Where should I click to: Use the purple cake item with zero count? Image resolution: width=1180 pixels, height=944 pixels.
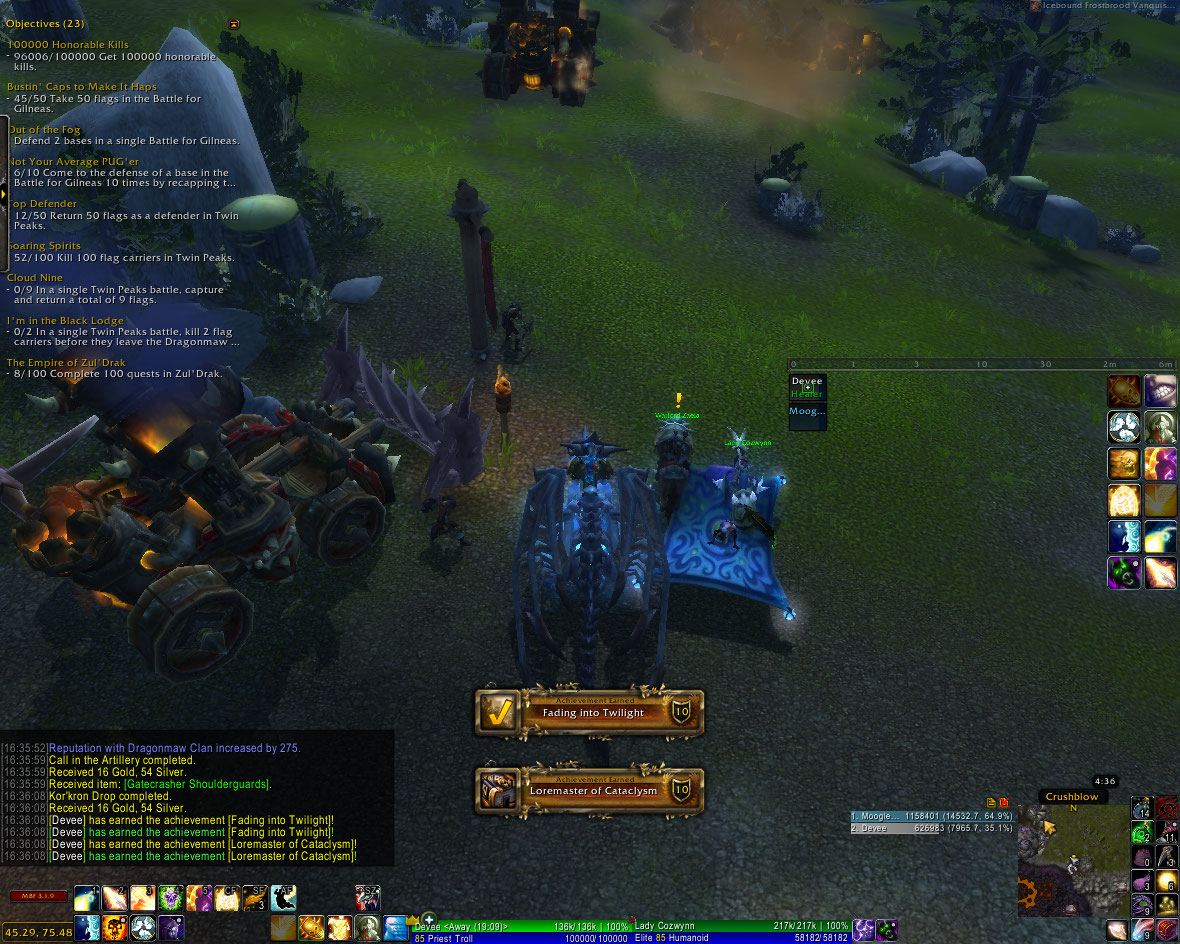pyautogui.click(x=1141, y=857)
